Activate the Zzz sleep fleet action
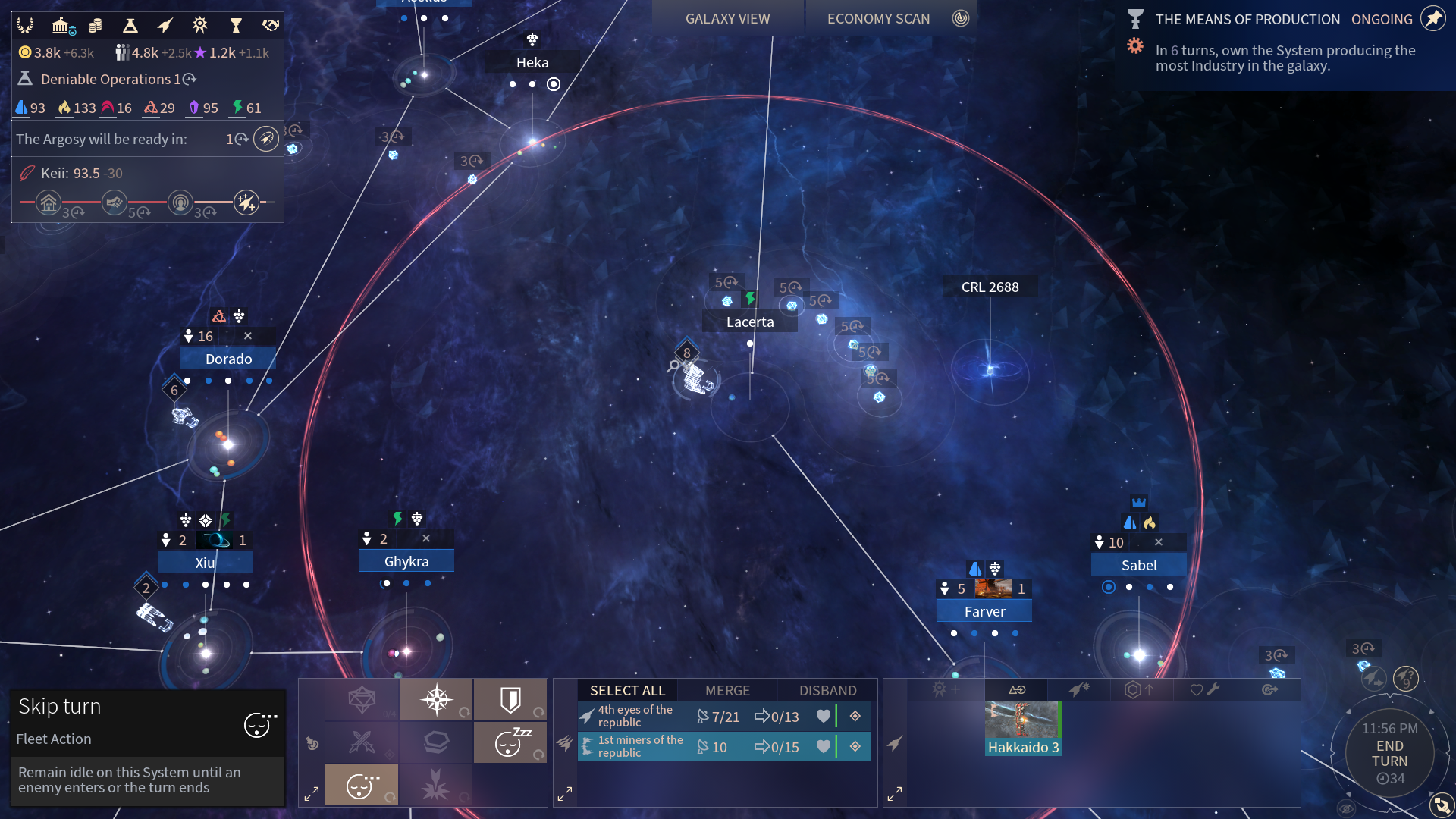1456x819 pixels. point(510,742)
